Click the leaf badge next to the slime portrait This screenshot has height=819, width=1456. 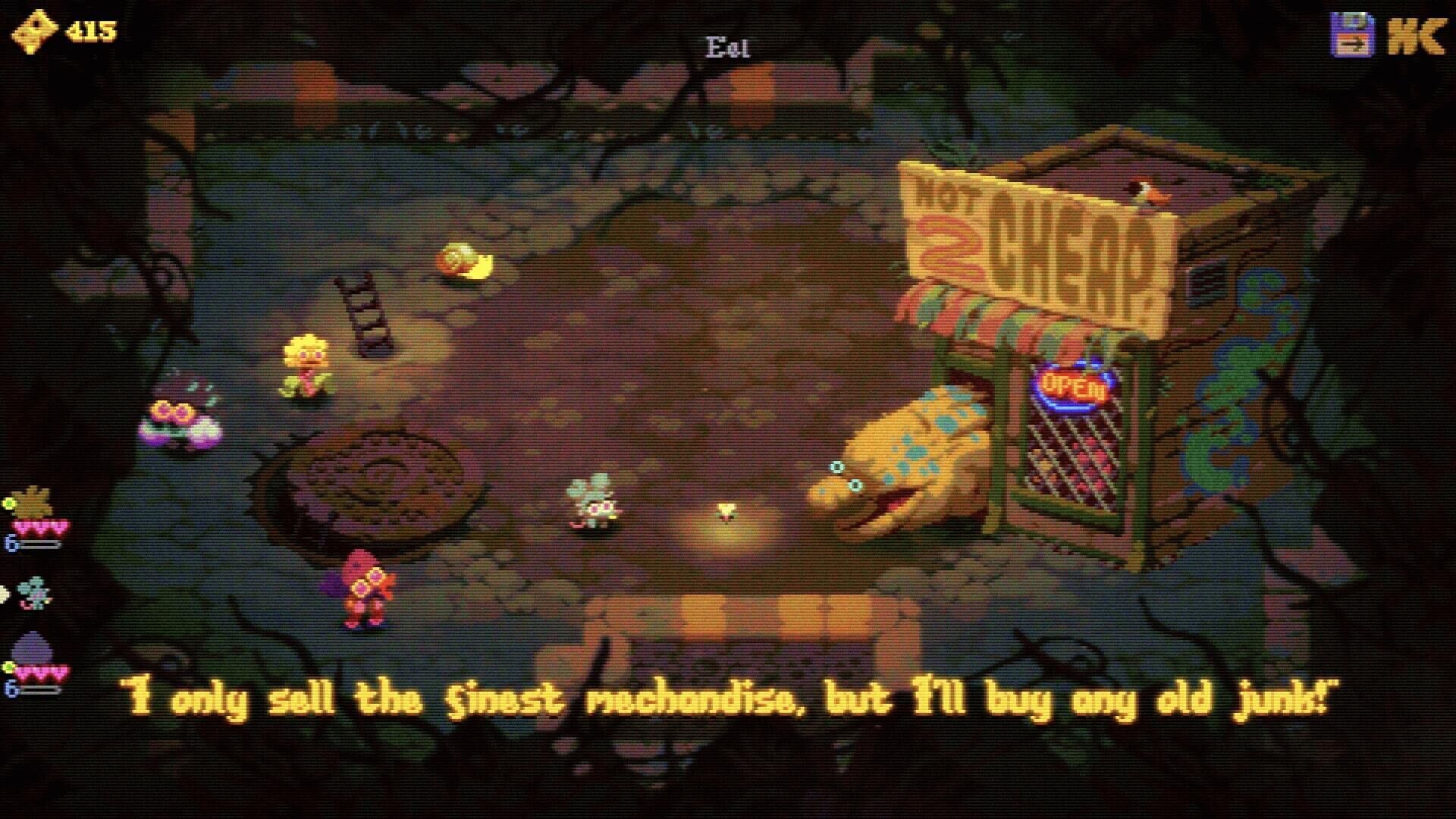coord(8,667)
